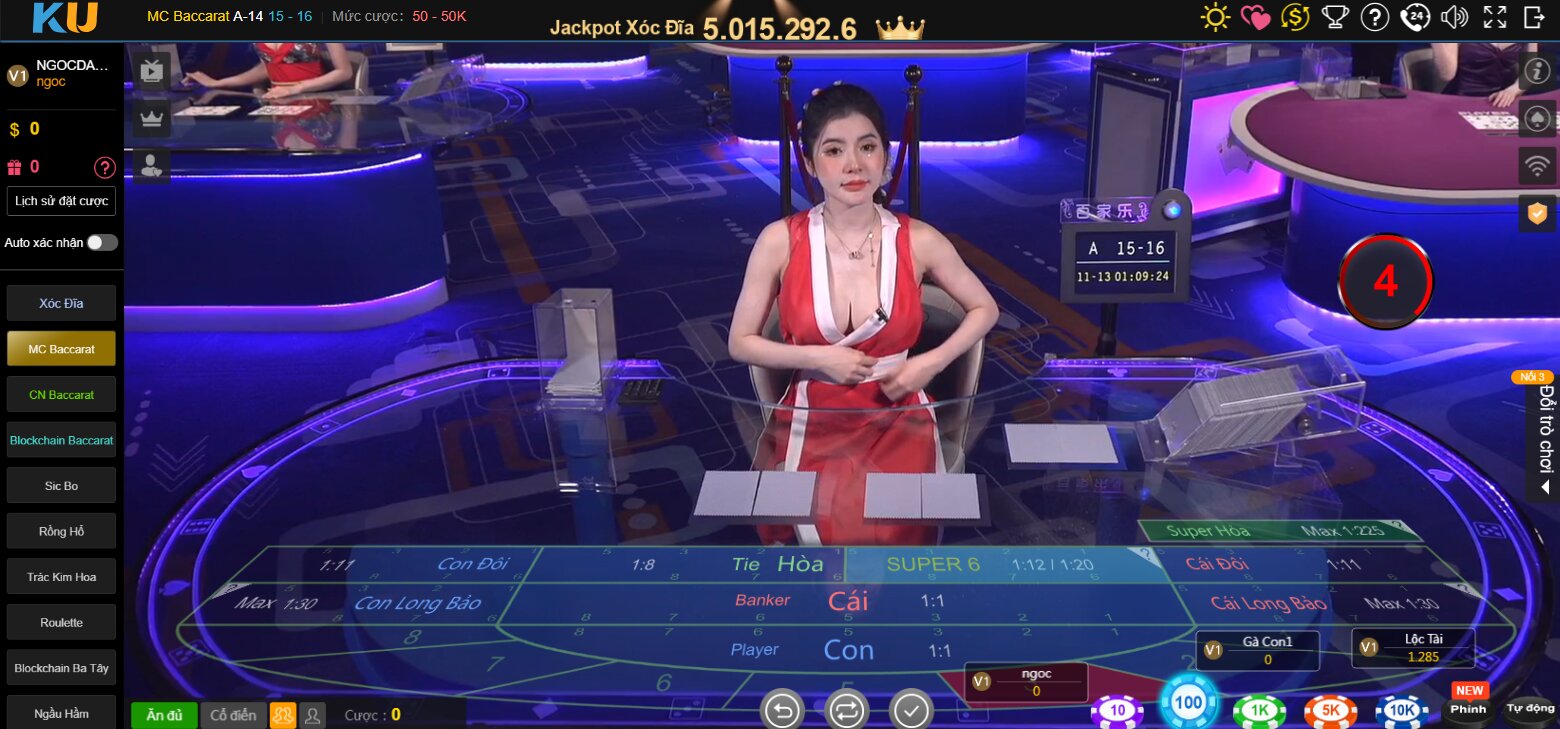This screenshot has width=1560, height=729.
Task: Undo the last bet with the back-arrow button
Action: (x=782, y=710)
